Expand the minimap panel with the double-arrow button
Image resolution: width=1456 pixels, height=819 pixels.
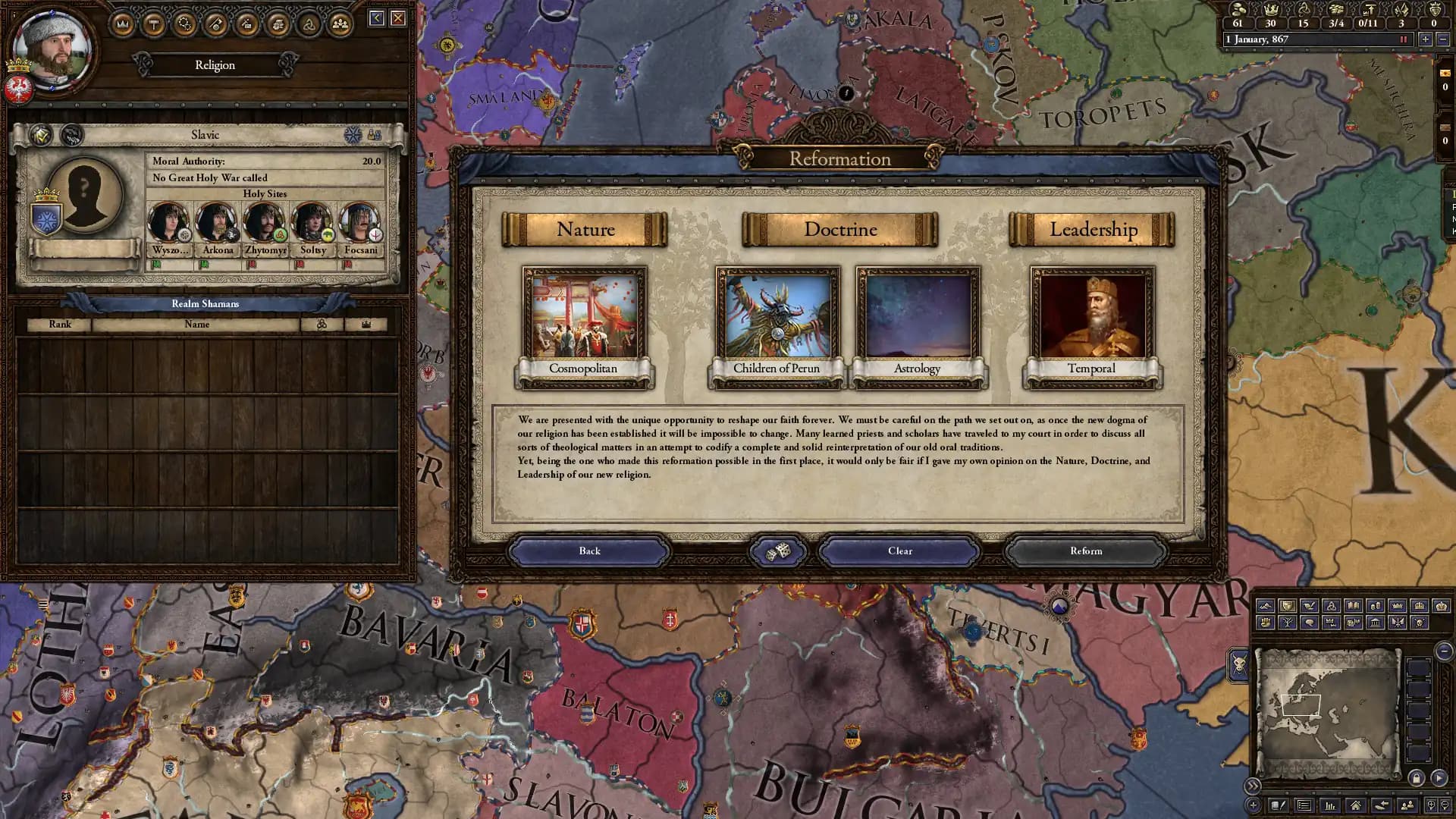[1254, 786]
